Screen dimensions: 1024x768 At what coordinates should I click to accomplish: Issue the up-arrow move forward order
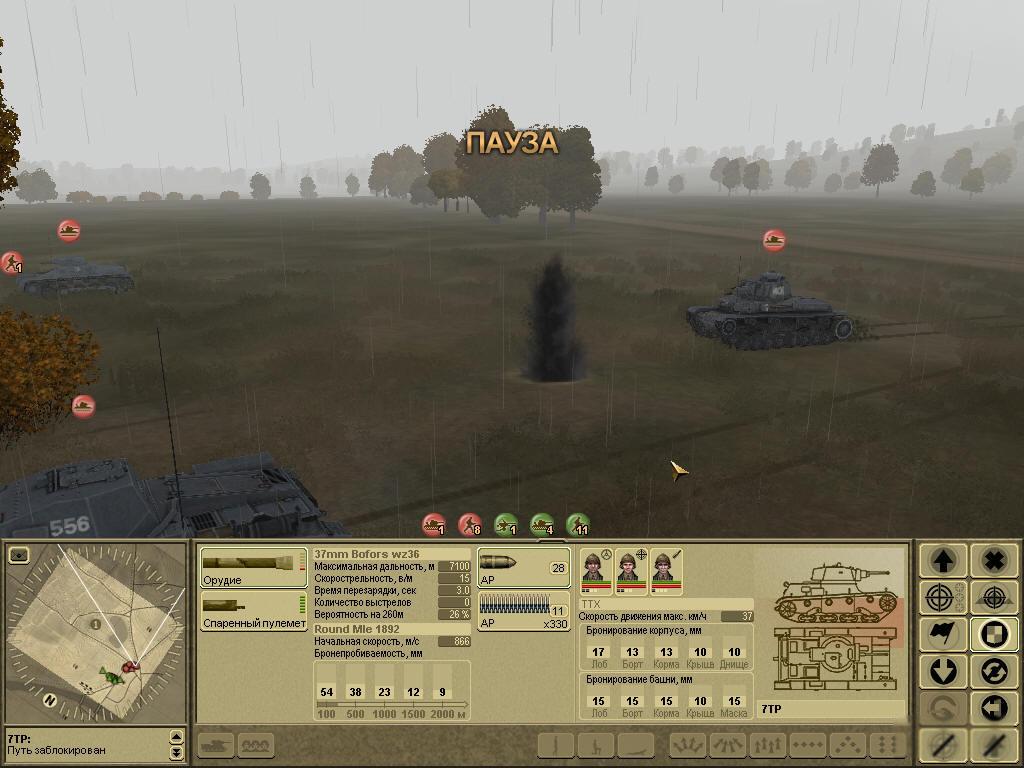(x=943, y=560)
